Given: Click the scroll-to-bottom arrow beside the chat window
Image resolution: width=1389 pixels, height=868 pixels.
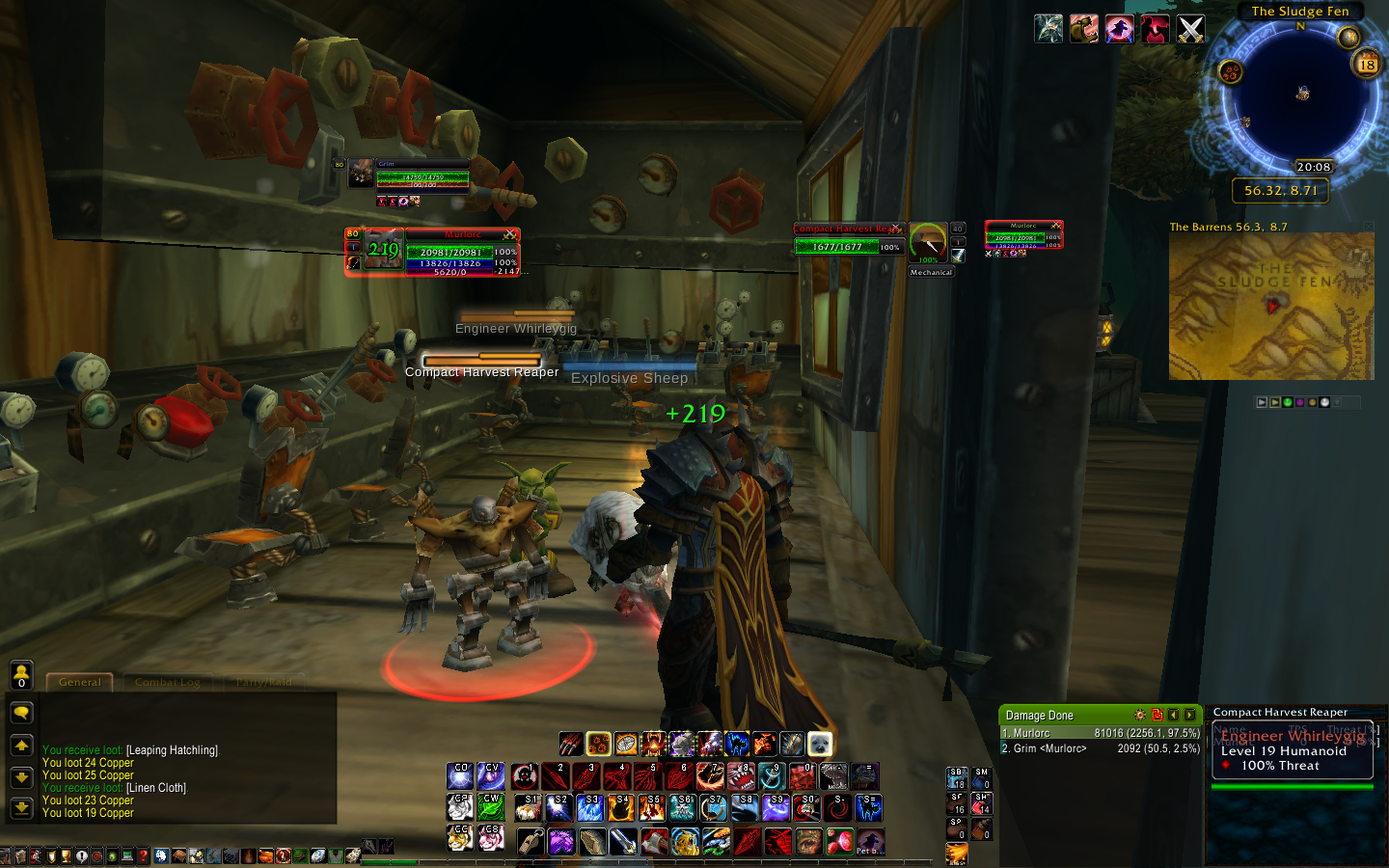Looking at the screenshot, I should (21, 806).
